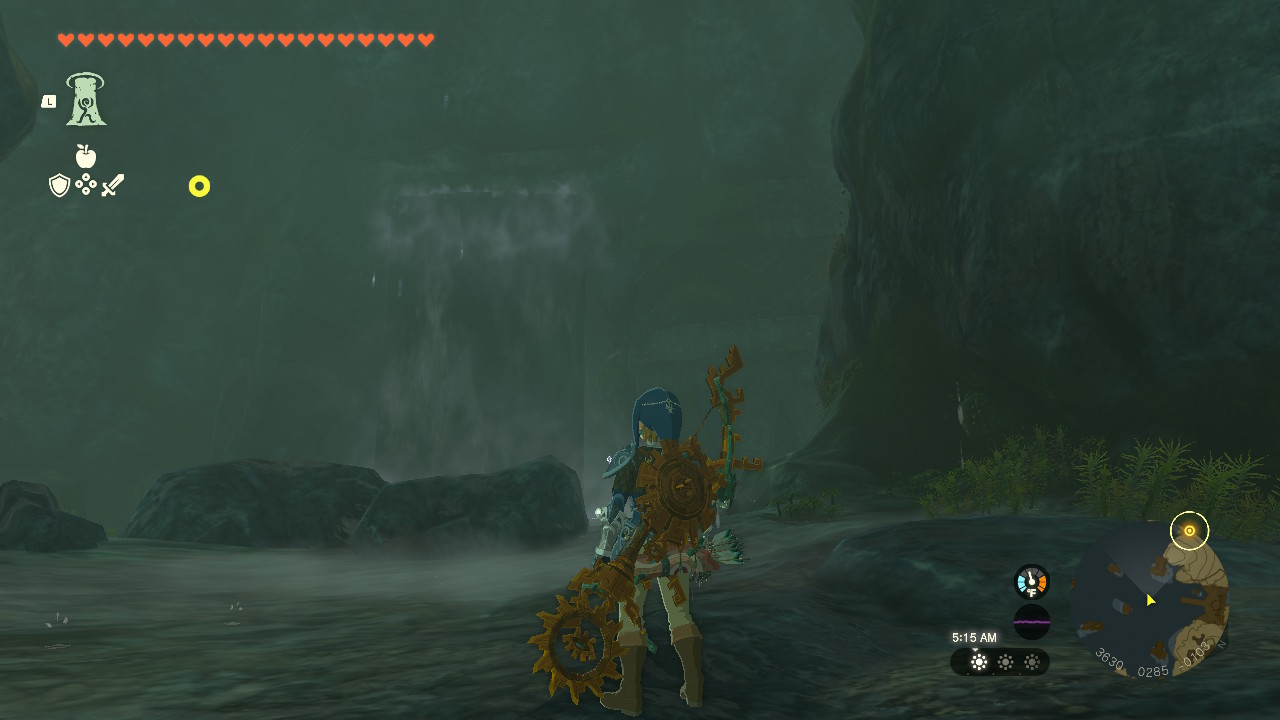Expand the yellow marker on the minimap edge
Screen dimensions: 1280x720
pos(1190,531)
